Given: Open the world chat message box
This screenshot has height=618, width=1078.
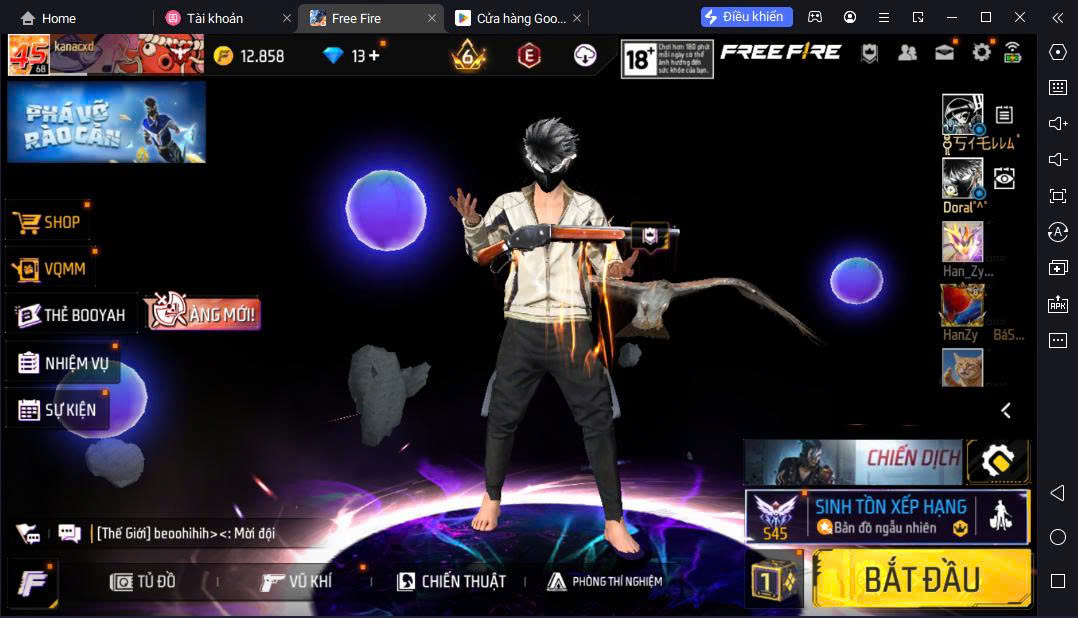Looking at the screenshot, I should 185,533.
